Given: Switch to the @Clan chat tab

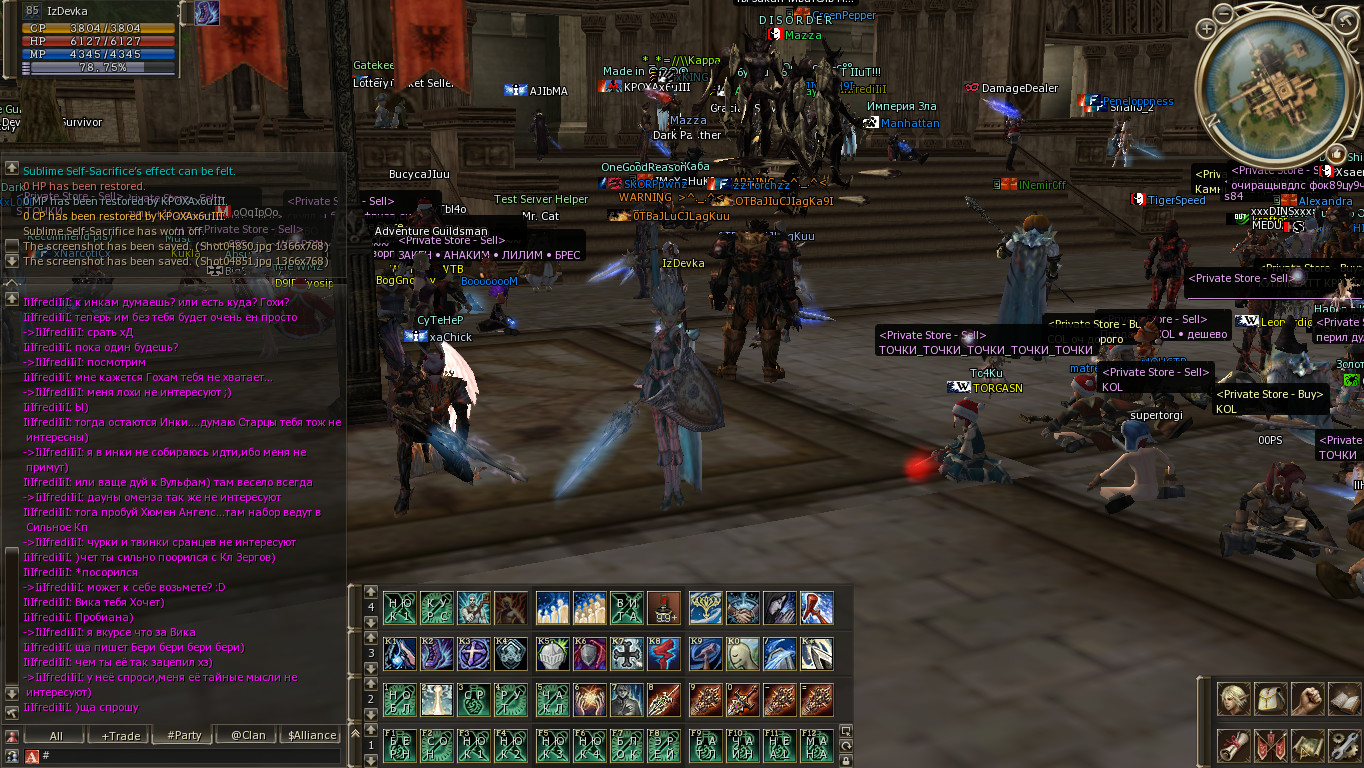Looking at the screenshot, I should point(247,735).
